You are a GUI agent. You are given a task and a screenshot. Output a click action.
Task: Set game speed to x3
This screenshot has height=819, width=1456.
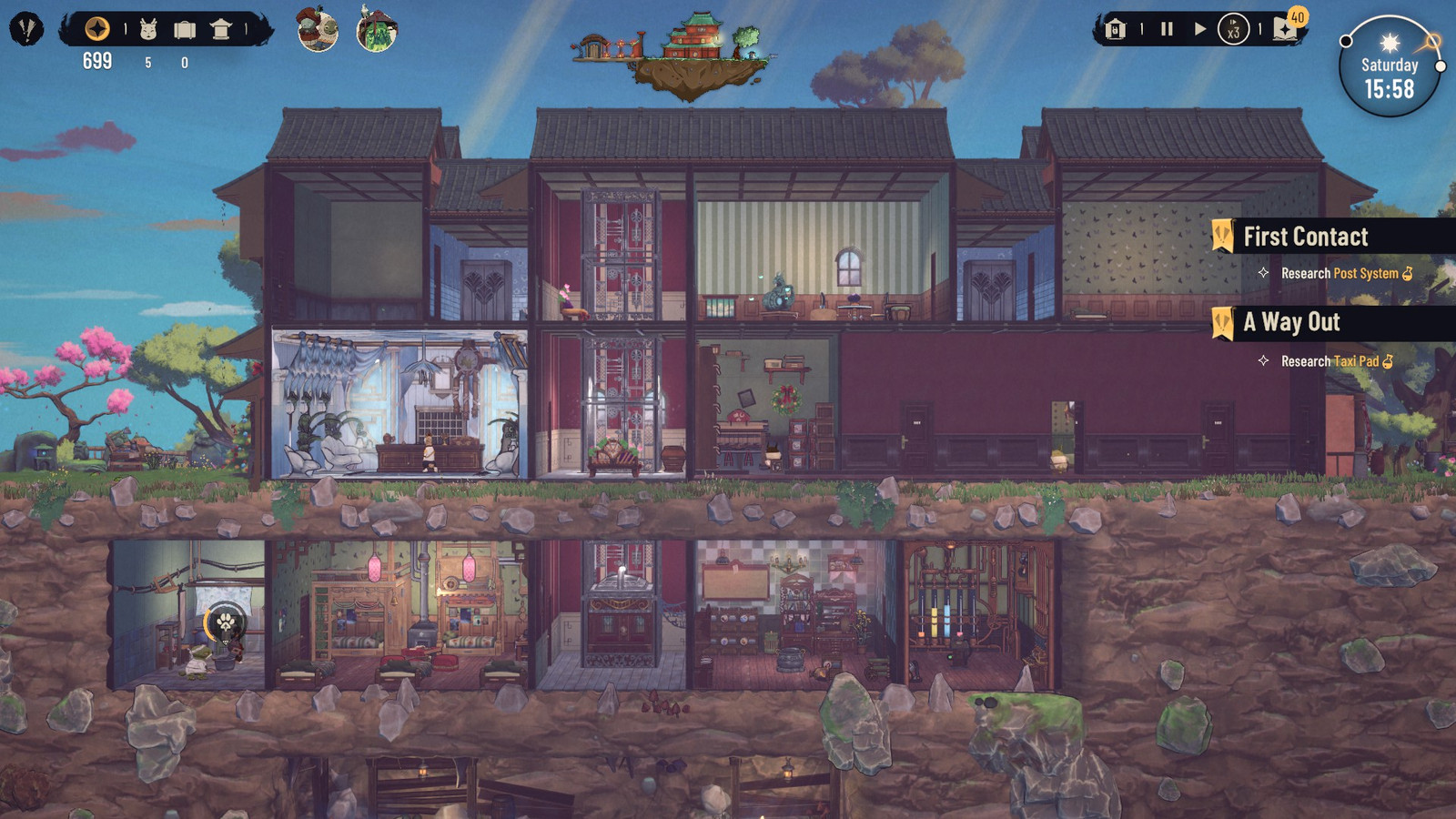pyautogui.click(x=1233, y=30)
